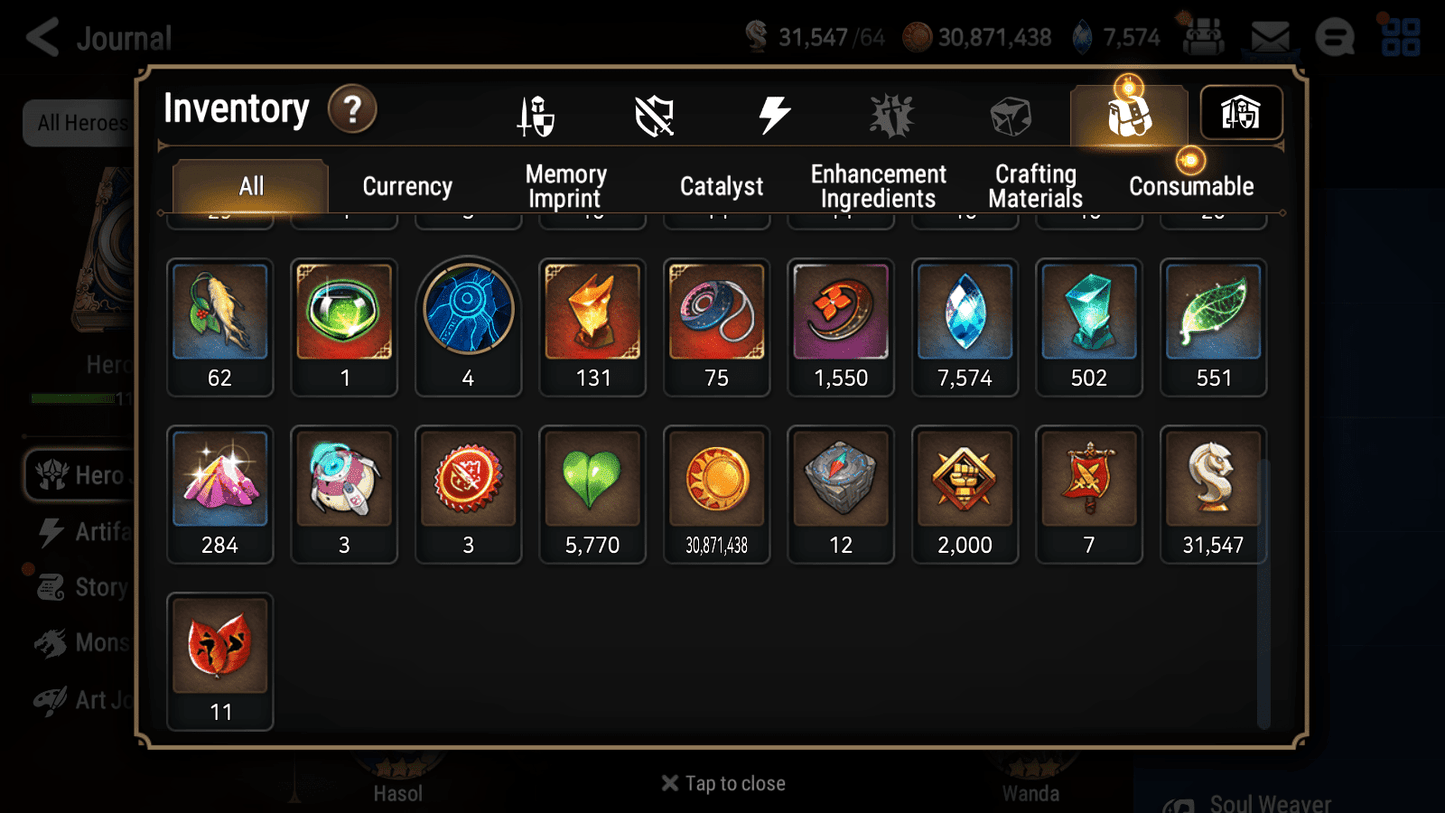This screenshot has height=813, width=1445.
Task: Select the burst-shaped Charms category icon
Action: point(891,113)
